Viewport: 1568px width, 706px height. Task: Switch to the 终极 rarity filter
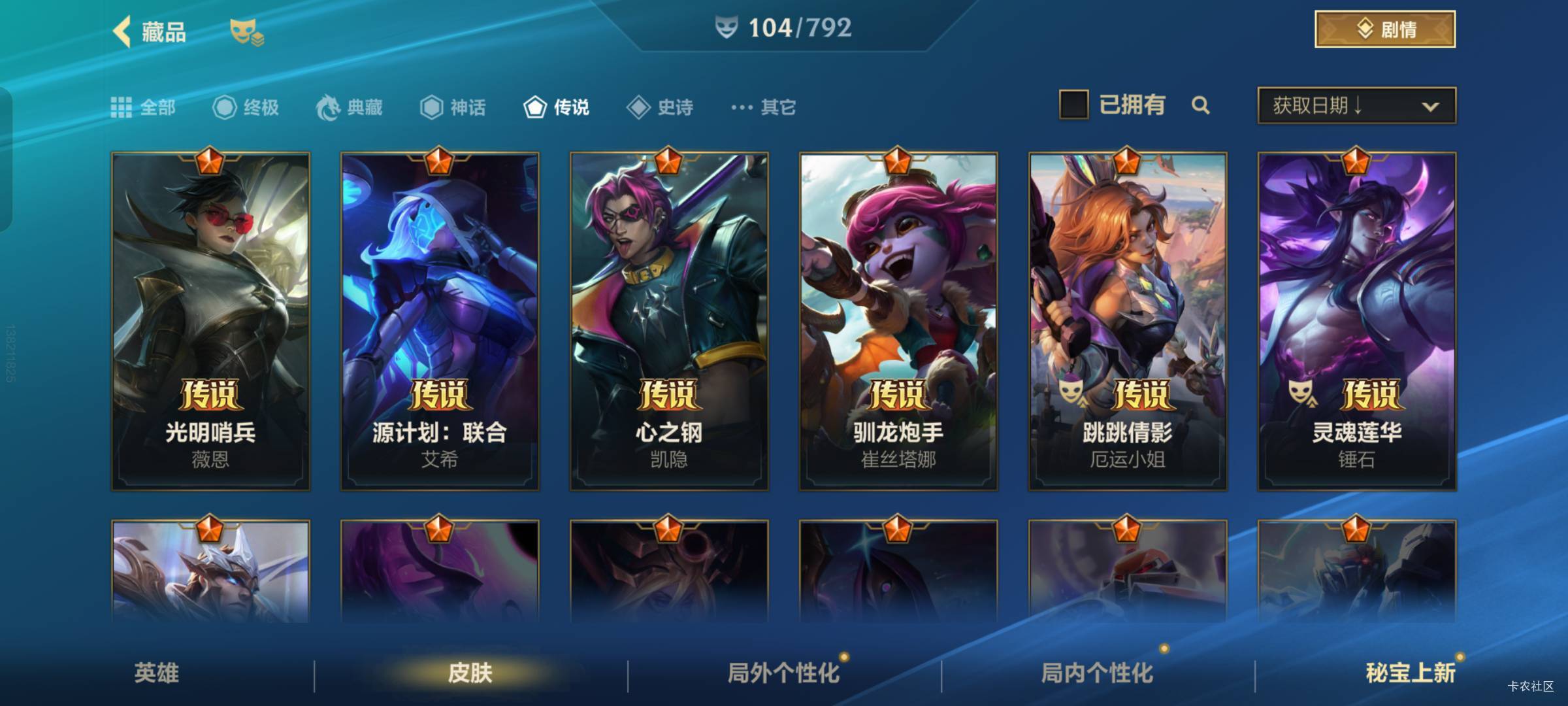pos(246,107)
